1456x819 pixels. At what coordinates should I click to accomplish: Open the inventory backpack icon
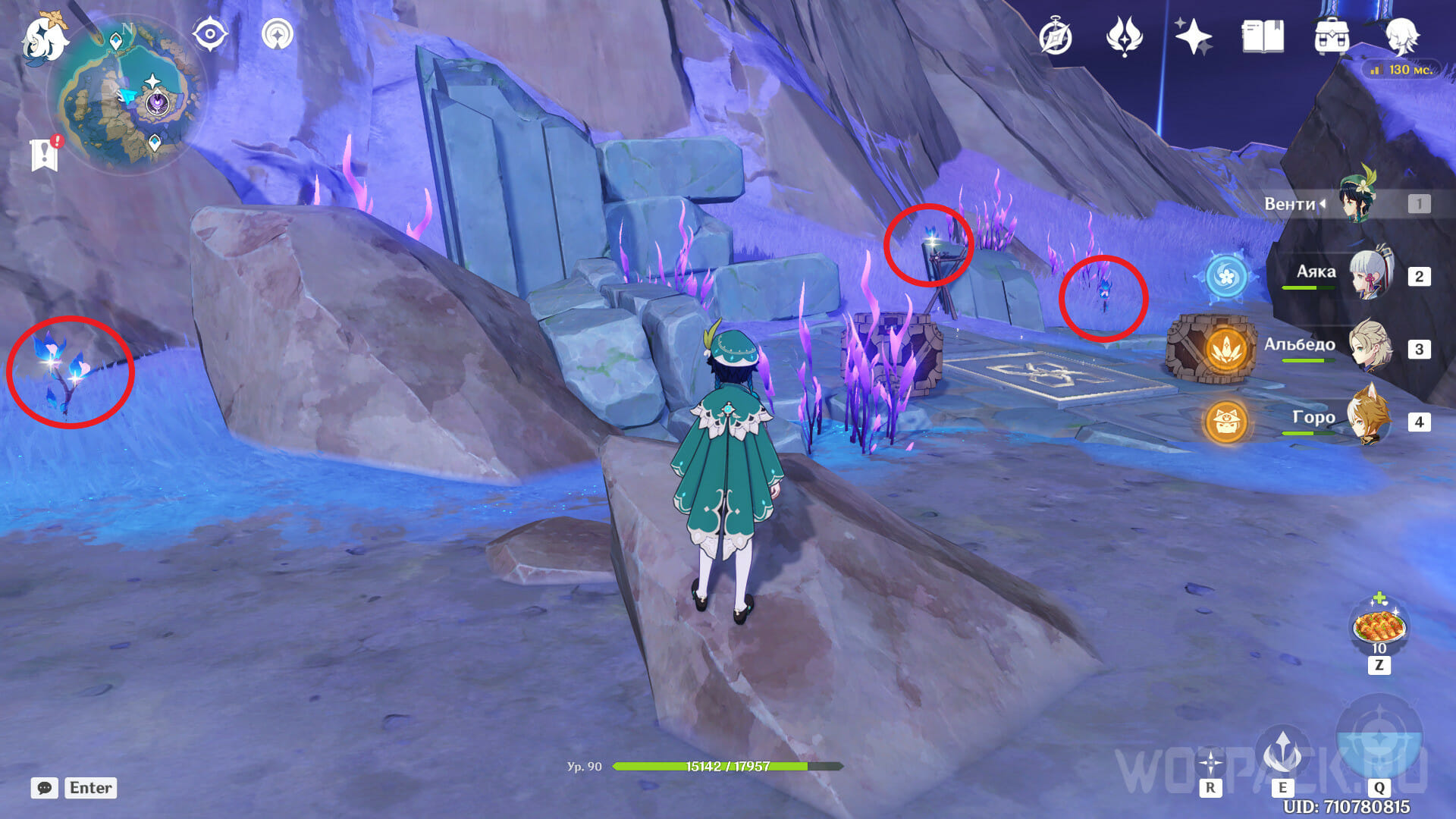pyautogui.click(x=1332, y=37)
